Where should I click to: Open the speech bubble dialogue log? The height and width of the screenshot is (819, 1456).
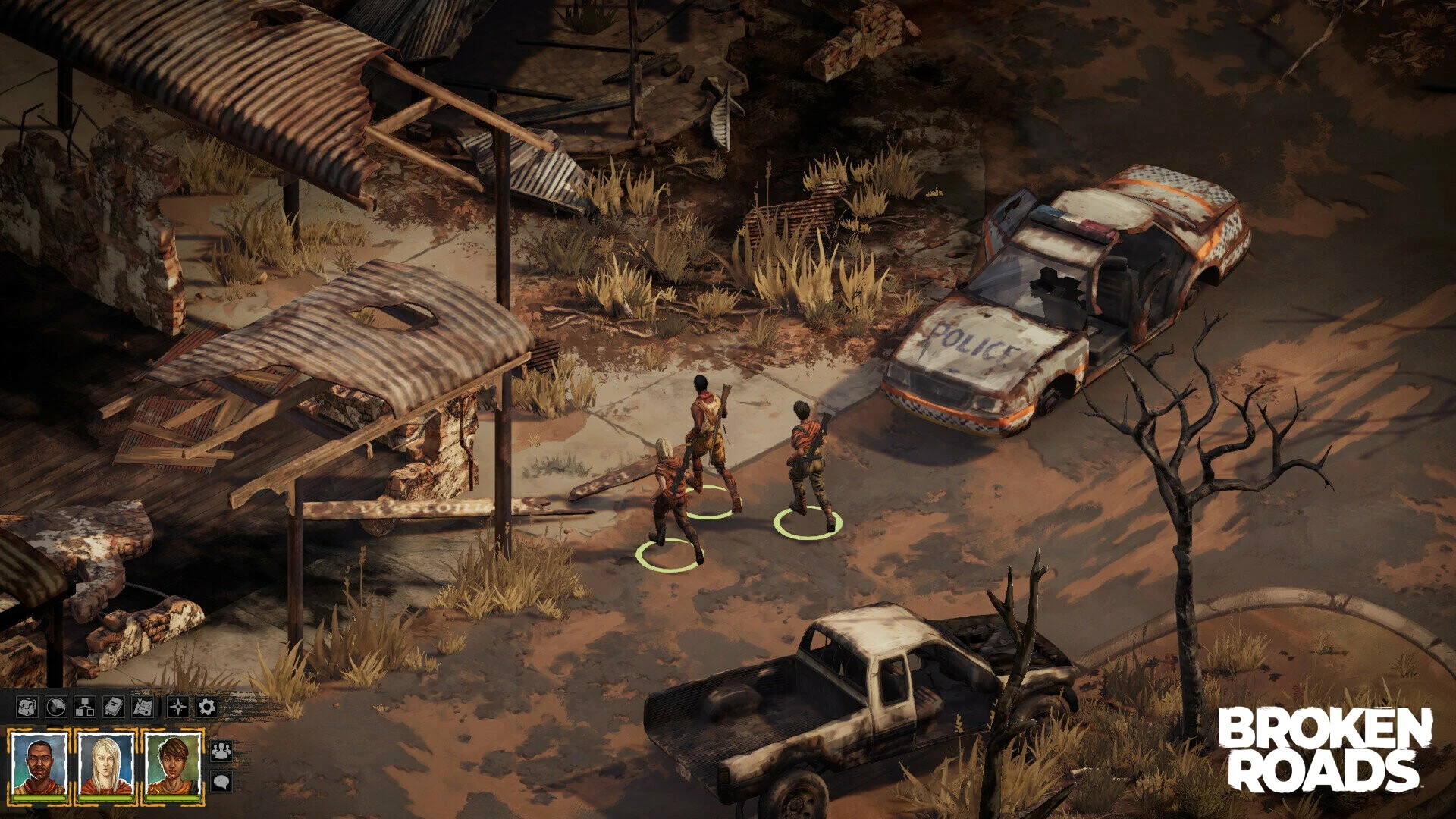221,781
